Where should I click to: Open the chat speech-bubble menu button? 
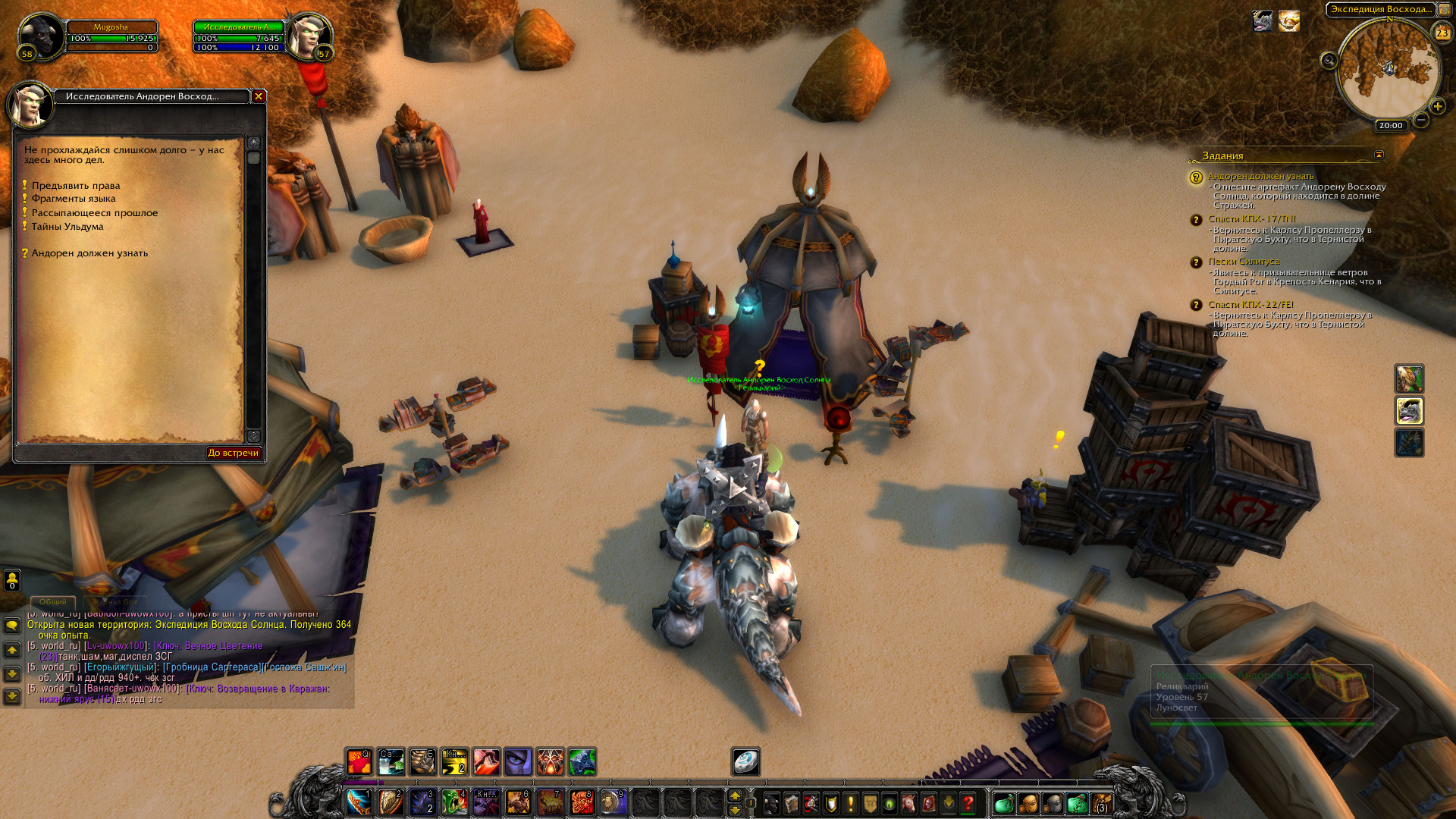coord(12,626)
